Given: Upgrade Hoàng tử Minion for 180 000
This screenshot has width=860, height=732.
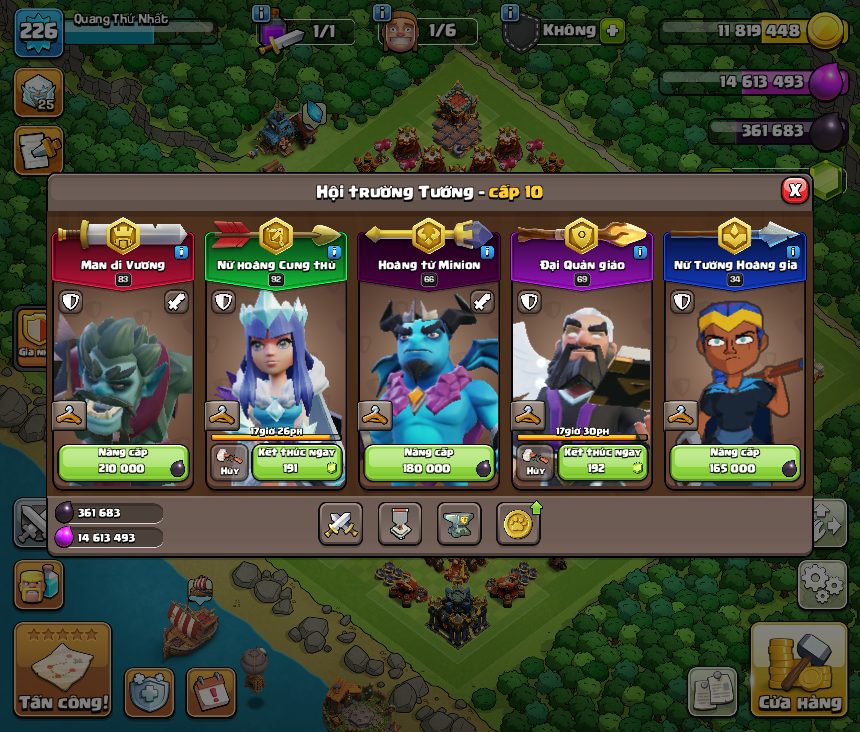Looking at the screenshot, I should (427, 462).
